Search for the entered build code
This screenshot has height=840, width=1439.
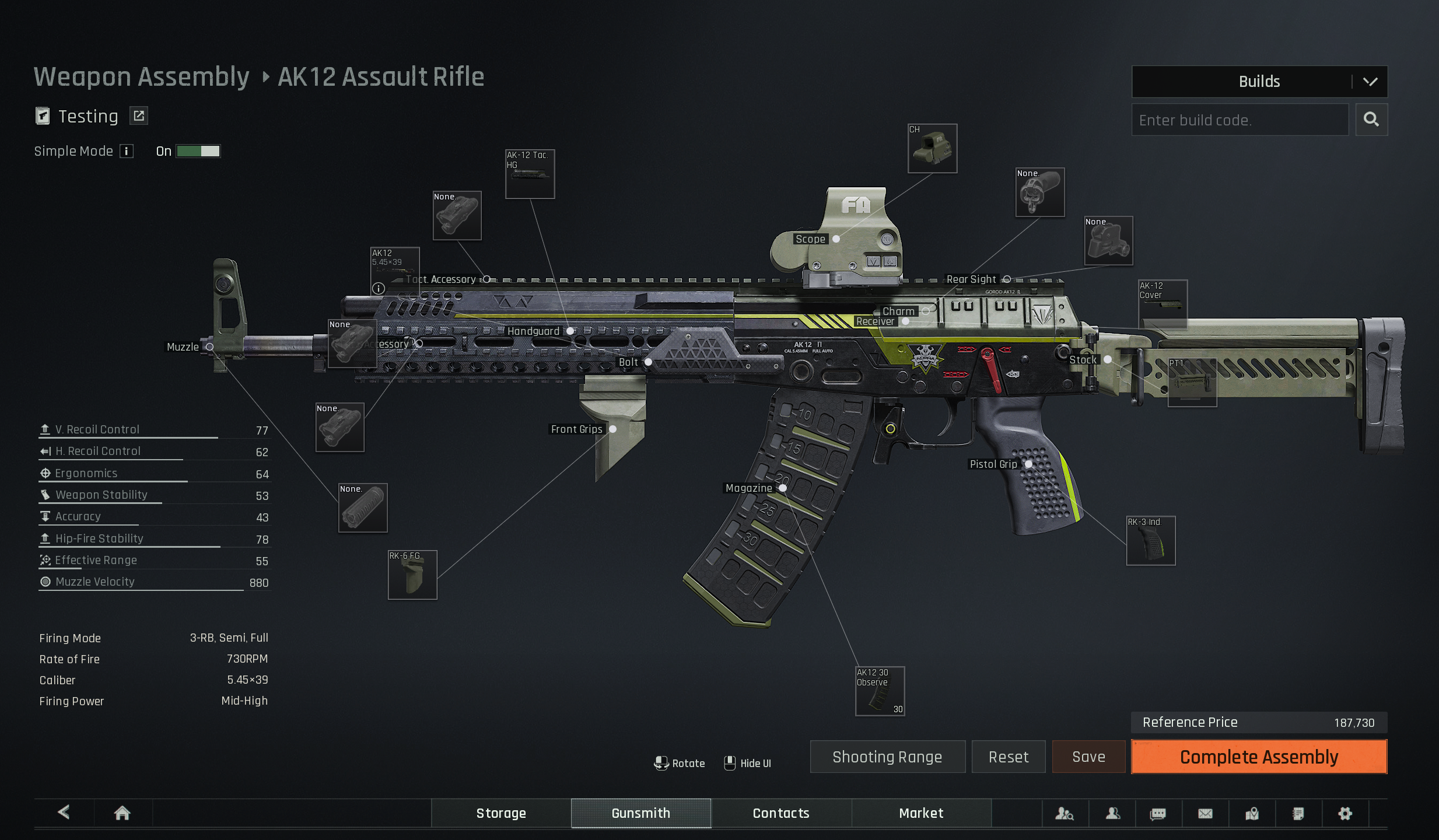click(1371, 120)
